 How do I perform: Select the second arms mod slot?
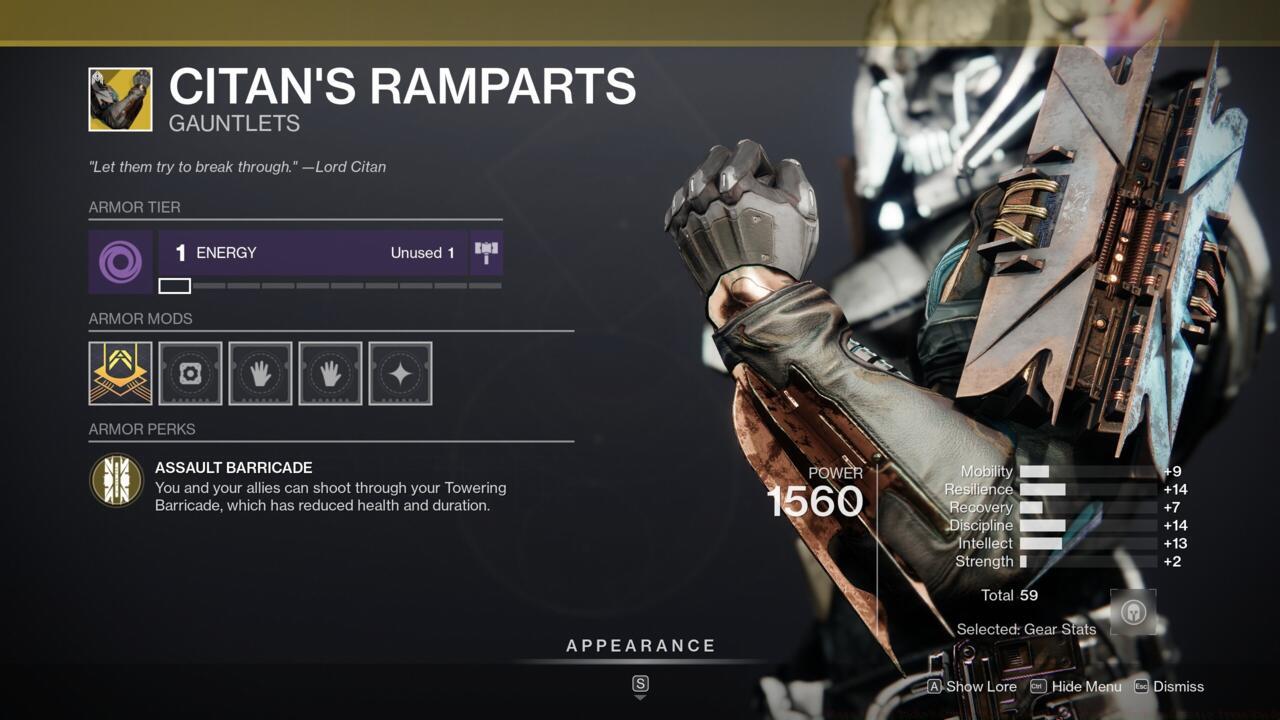click(329, 372)
